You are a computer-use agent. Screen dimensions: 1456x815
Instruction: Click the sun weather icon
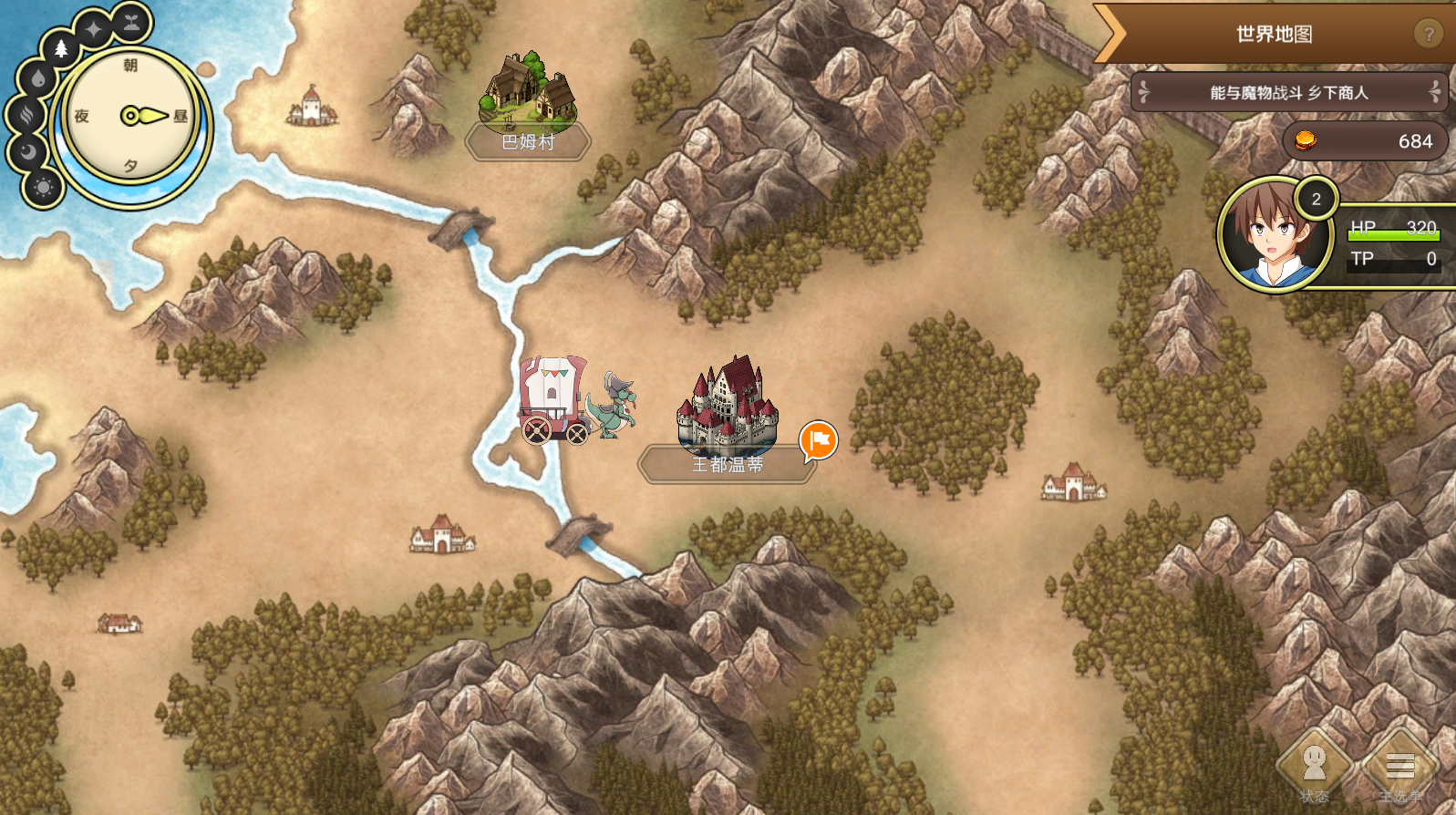[x=43, y=188]
